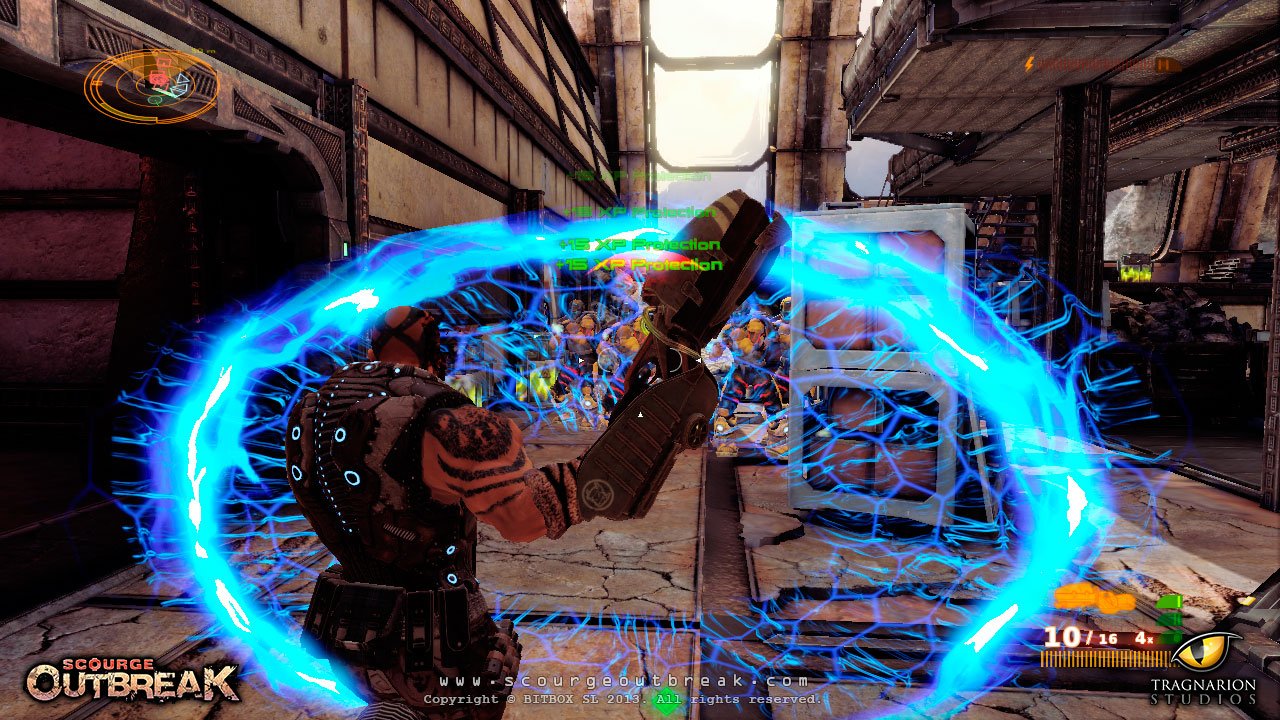1280x720 pixels.
Task: Toggle the darkened grenade slot icon
Action: pyautogui.click(x=1168, y=636)
